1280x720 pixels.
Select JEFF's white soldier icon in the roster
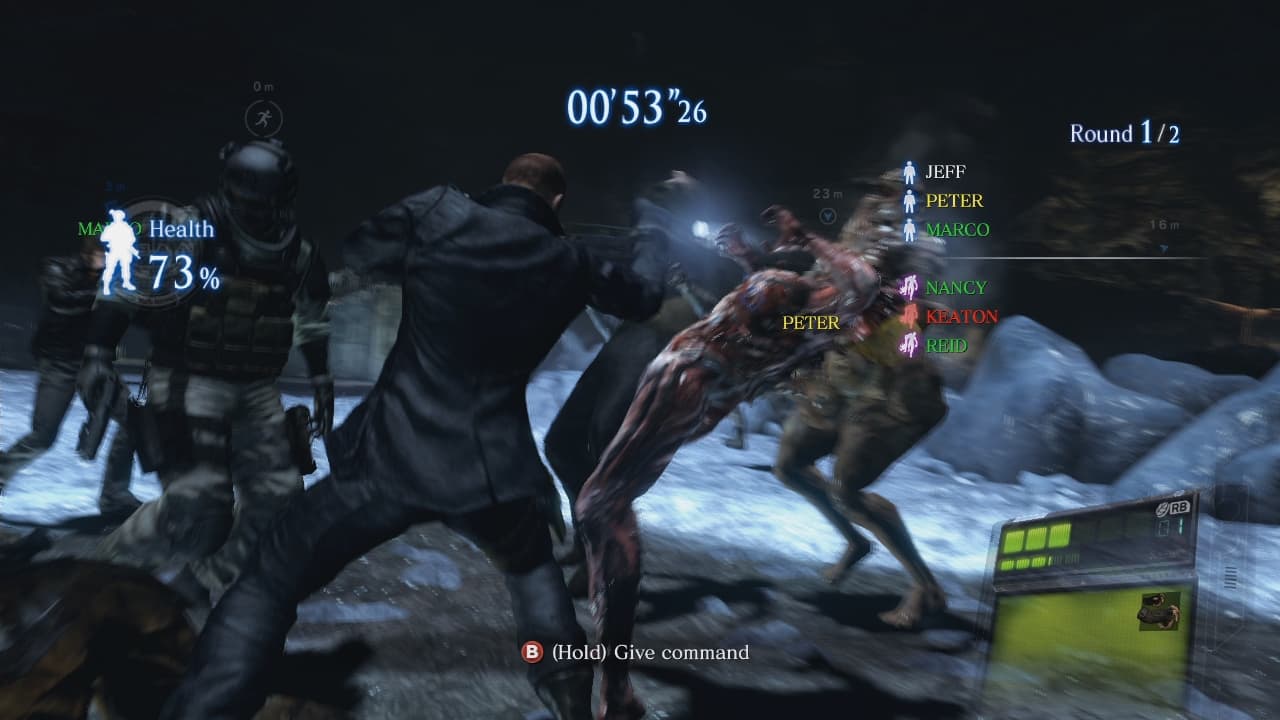(x=910, y=172)
